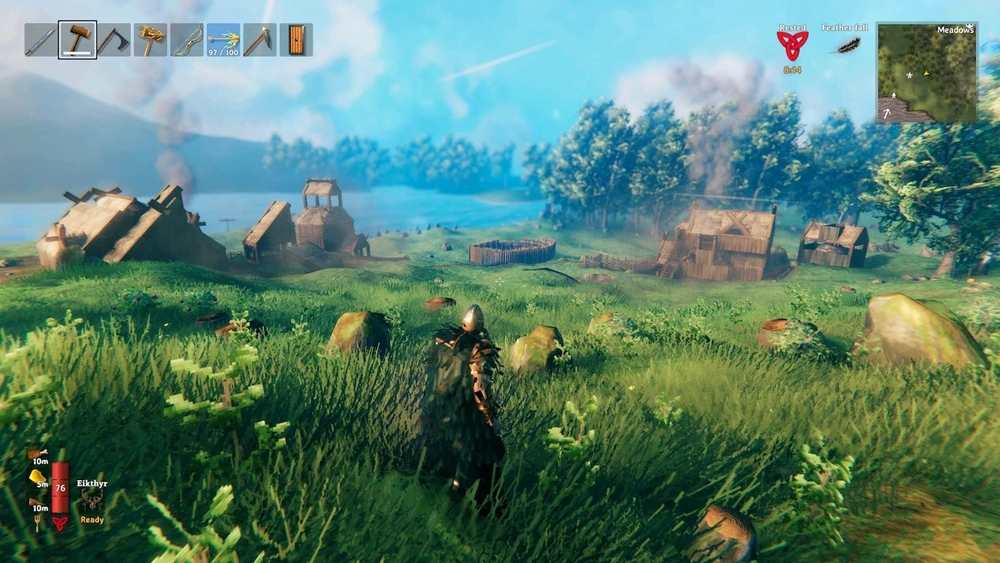Viewport: 1000px width, 563px height.
Task: Choose the pickaxe hotbar slot
Action: [260, 40]
